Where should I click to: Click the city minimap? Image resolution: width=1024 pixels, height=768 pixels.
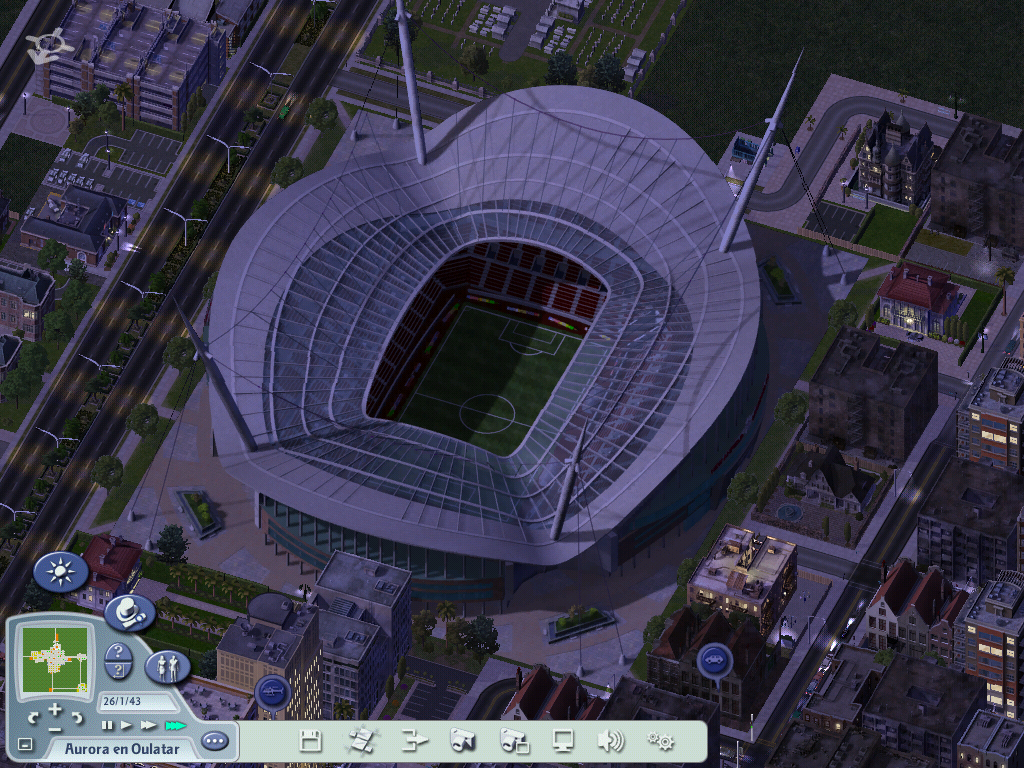click(x=55, y=658)
